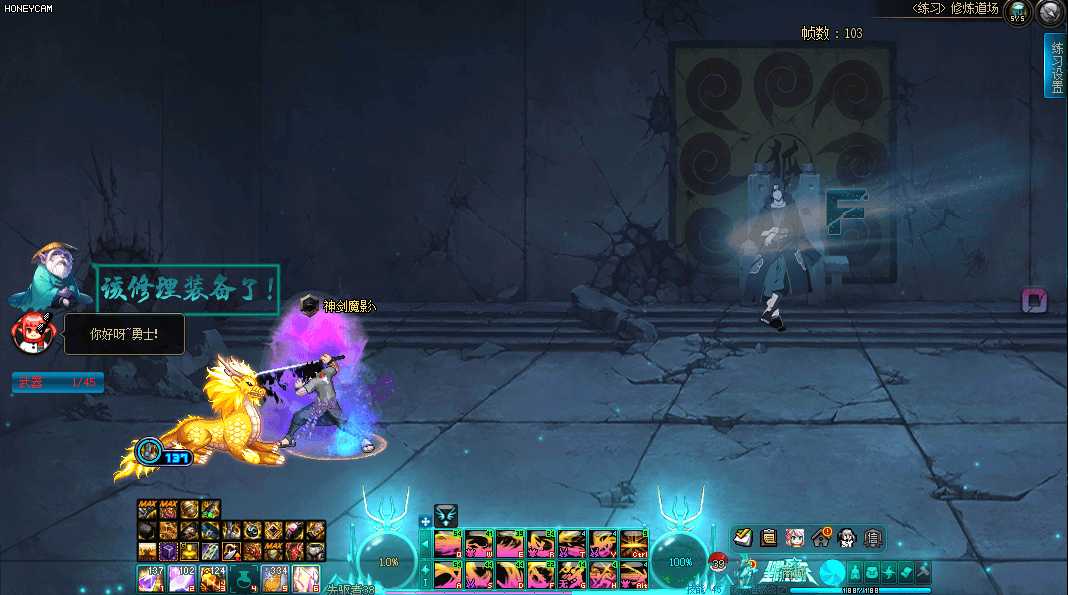Click the winged buff icon above skills
Image resolution: width=1068 pixels, height=595 pixels.
pos(446,516)
